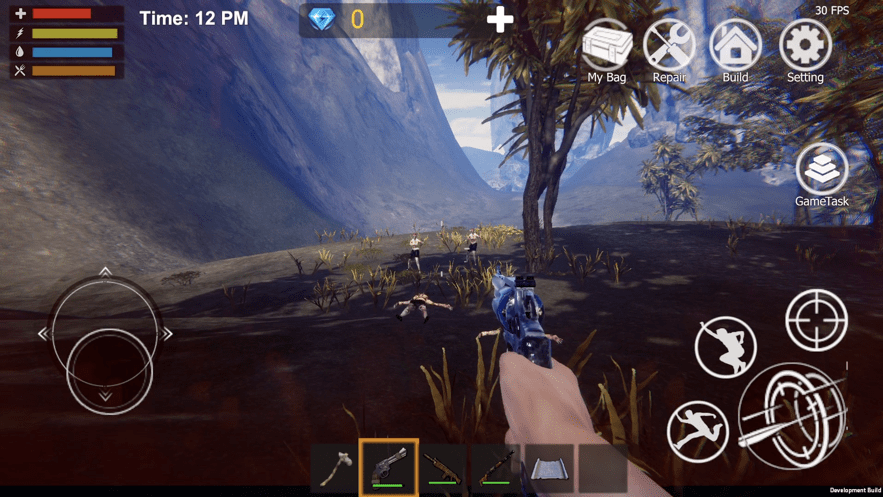Tap the virtual joystick up arrow
This screenshot has width=883, height=497.
pyautogui.click(x=105, y=272)
